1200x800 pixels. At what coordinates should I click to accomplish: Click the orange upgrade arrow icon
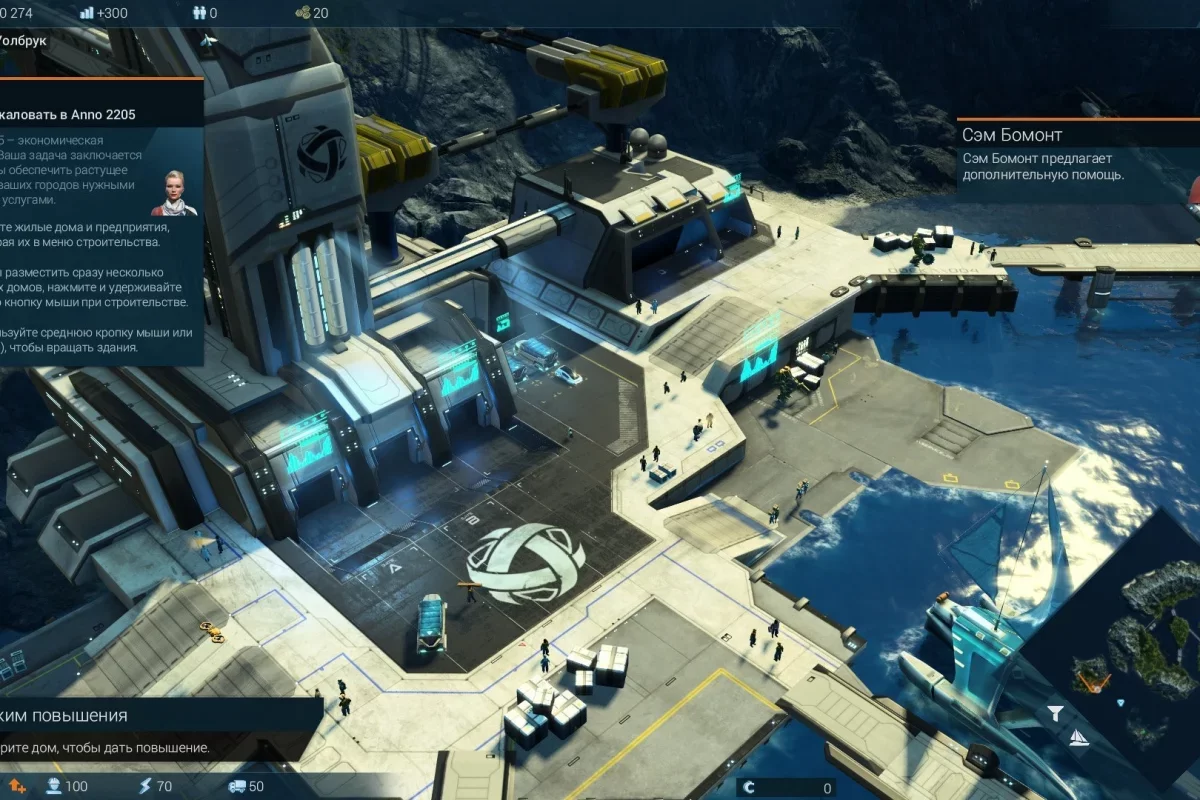[x=17, y=786]
